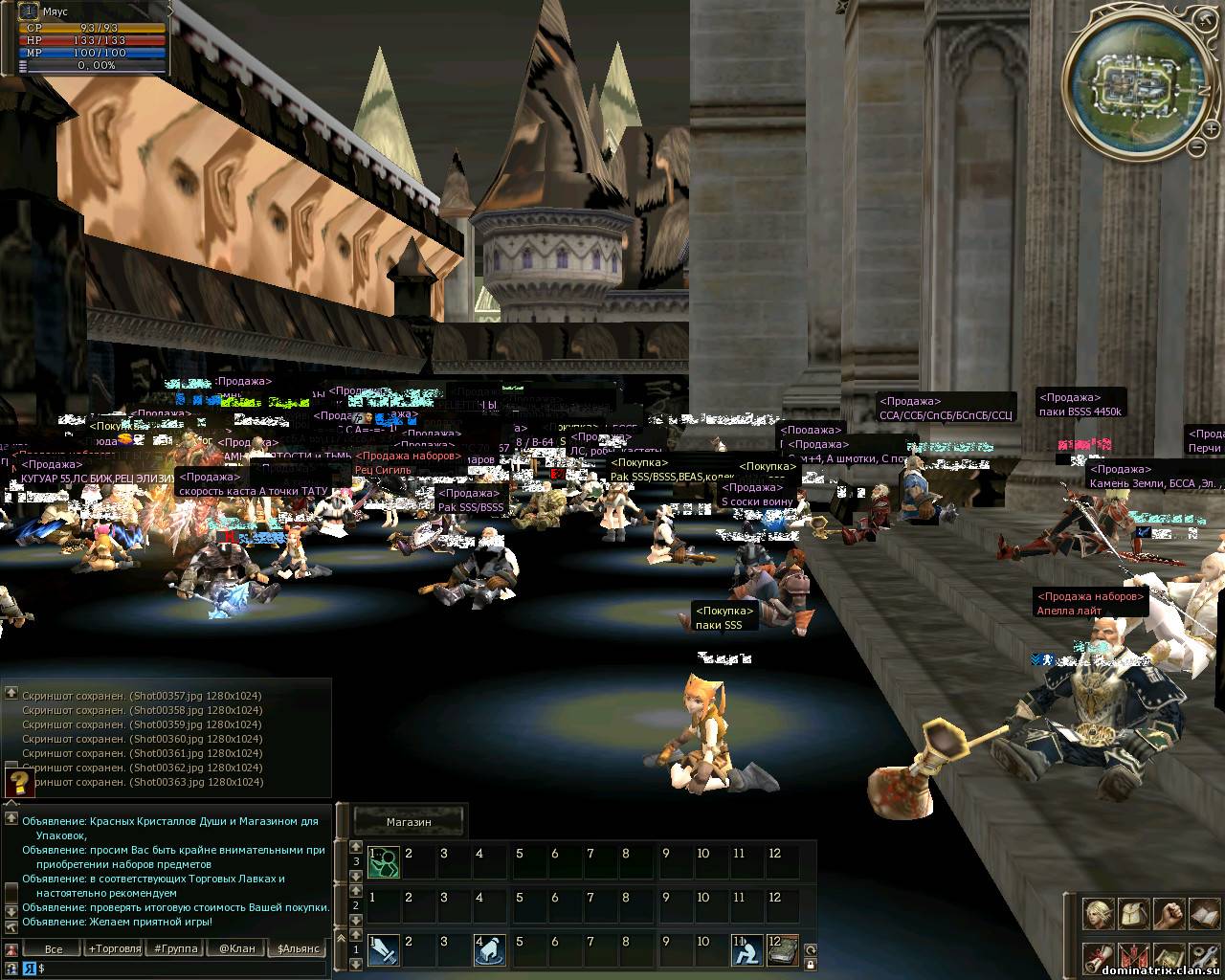Image resolution: width=1225 pixels, height=980 pixels.
Task: Open character status via elf portrait icon
Action: (x=1098, y=914)
